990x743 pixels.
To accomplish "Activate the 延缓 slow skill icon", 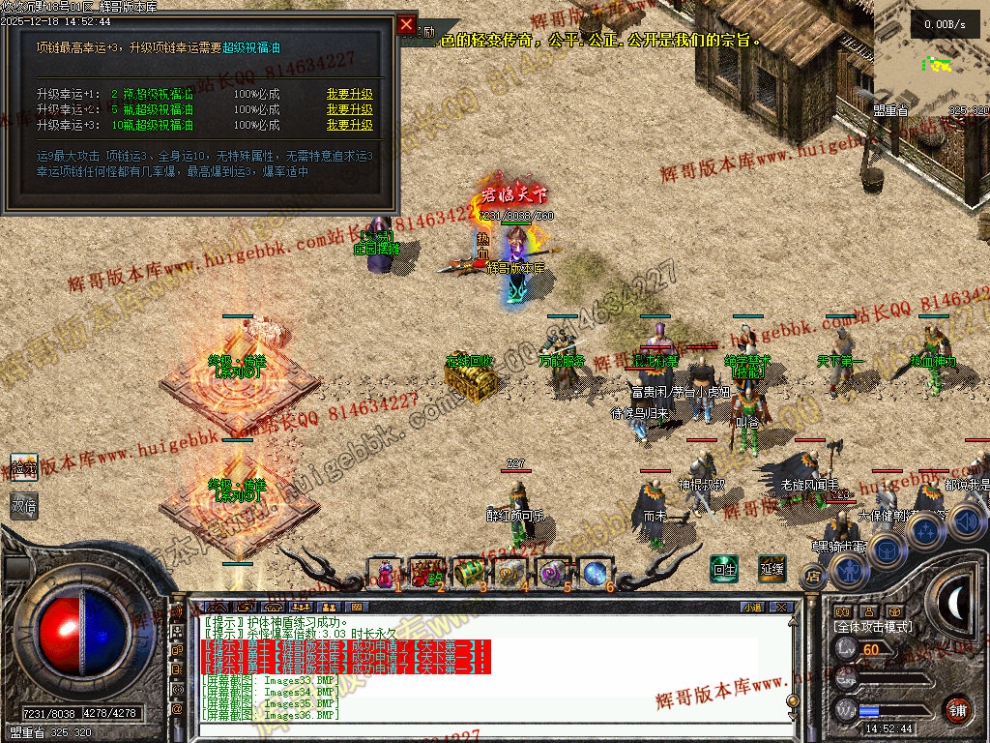I will pyautogui.click(x=771, y=569).
